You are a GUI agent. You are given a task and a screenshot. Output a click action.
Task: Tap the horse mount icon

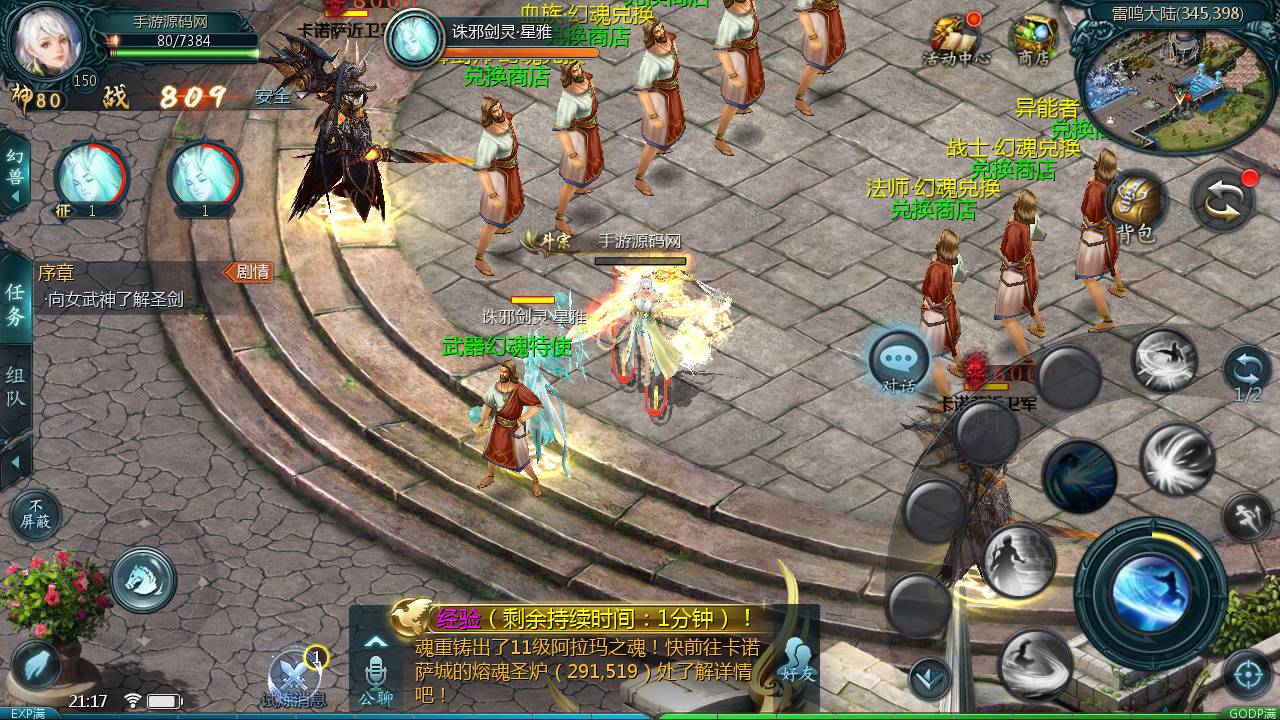pos(143,579)
